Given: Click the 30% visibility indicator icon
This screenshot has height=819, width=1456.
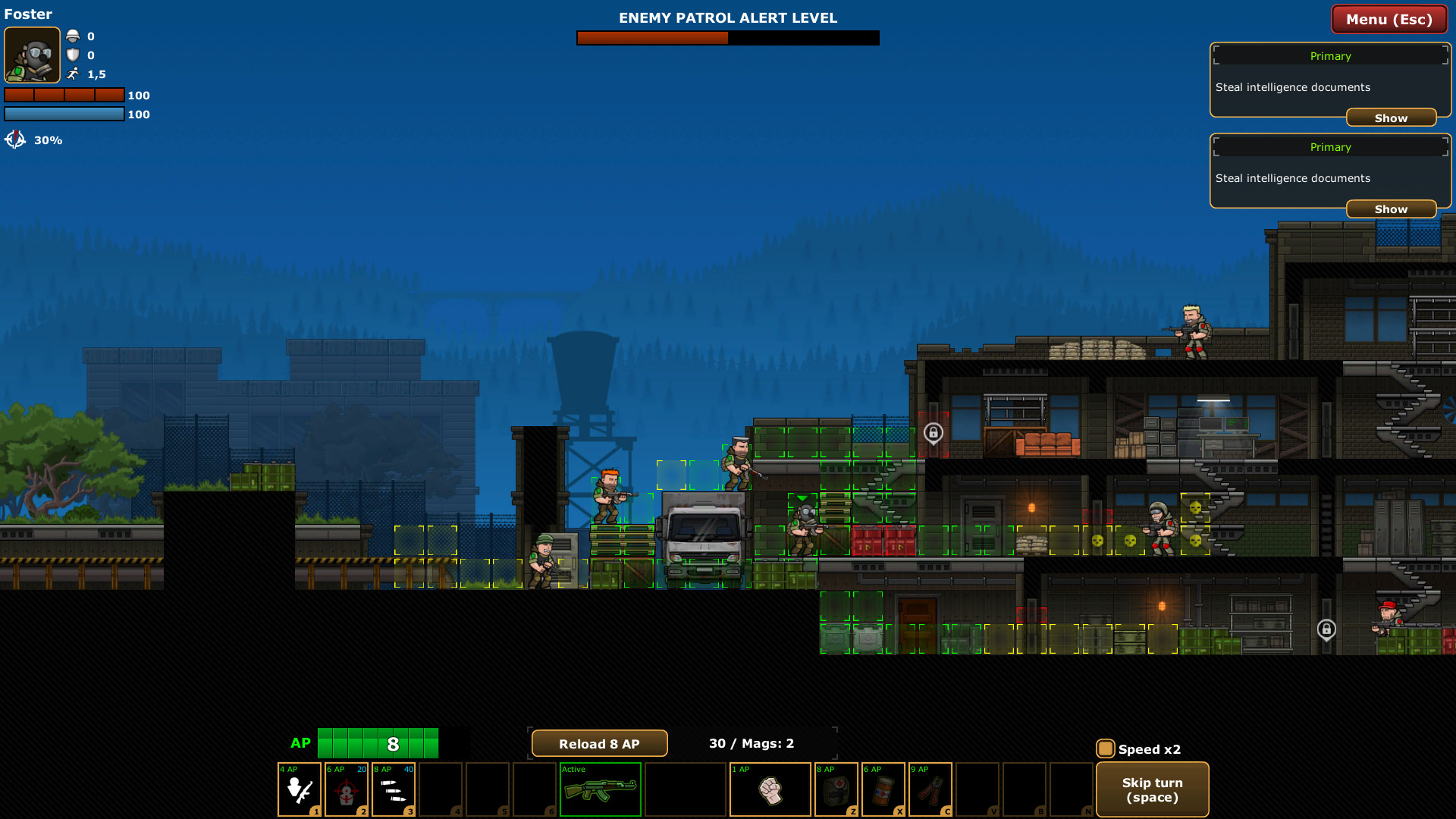Looking at the screenshot, I should pos(15,140).
